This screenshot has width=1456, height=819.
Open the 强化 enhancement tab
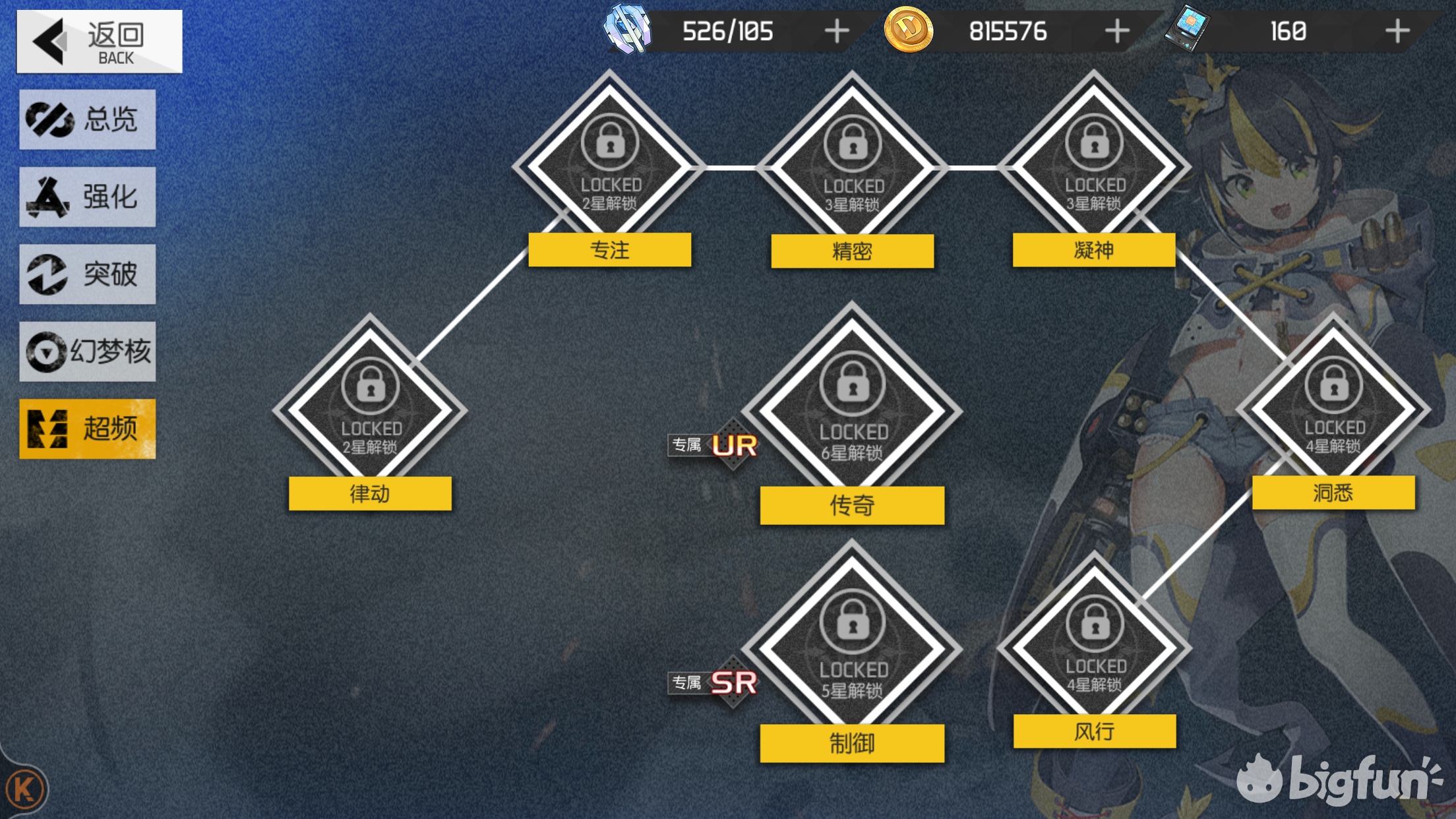pos(88,197)
